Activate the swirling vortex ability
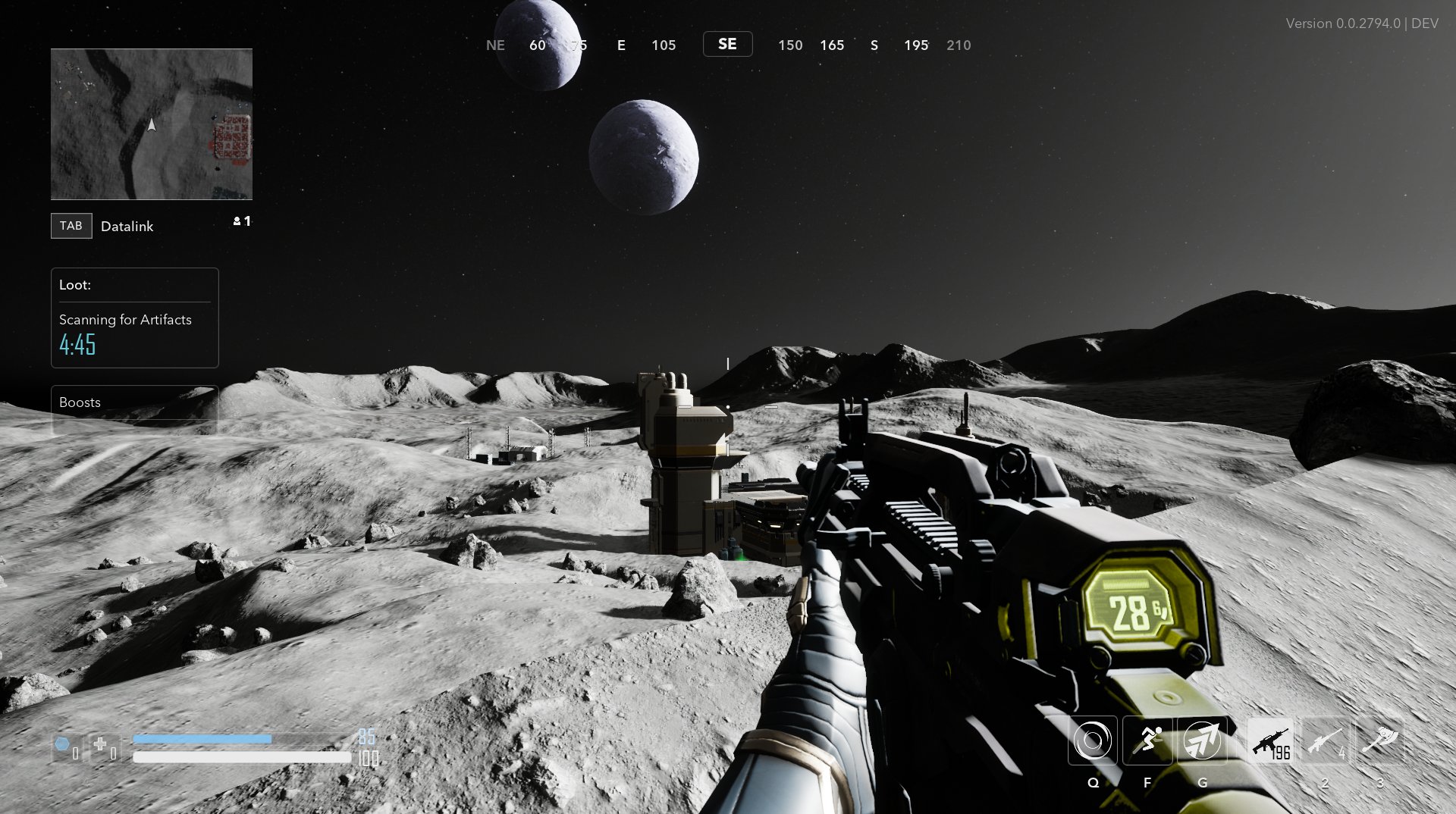This screenshot has width=1456, height=814. tap(1093, 740)
